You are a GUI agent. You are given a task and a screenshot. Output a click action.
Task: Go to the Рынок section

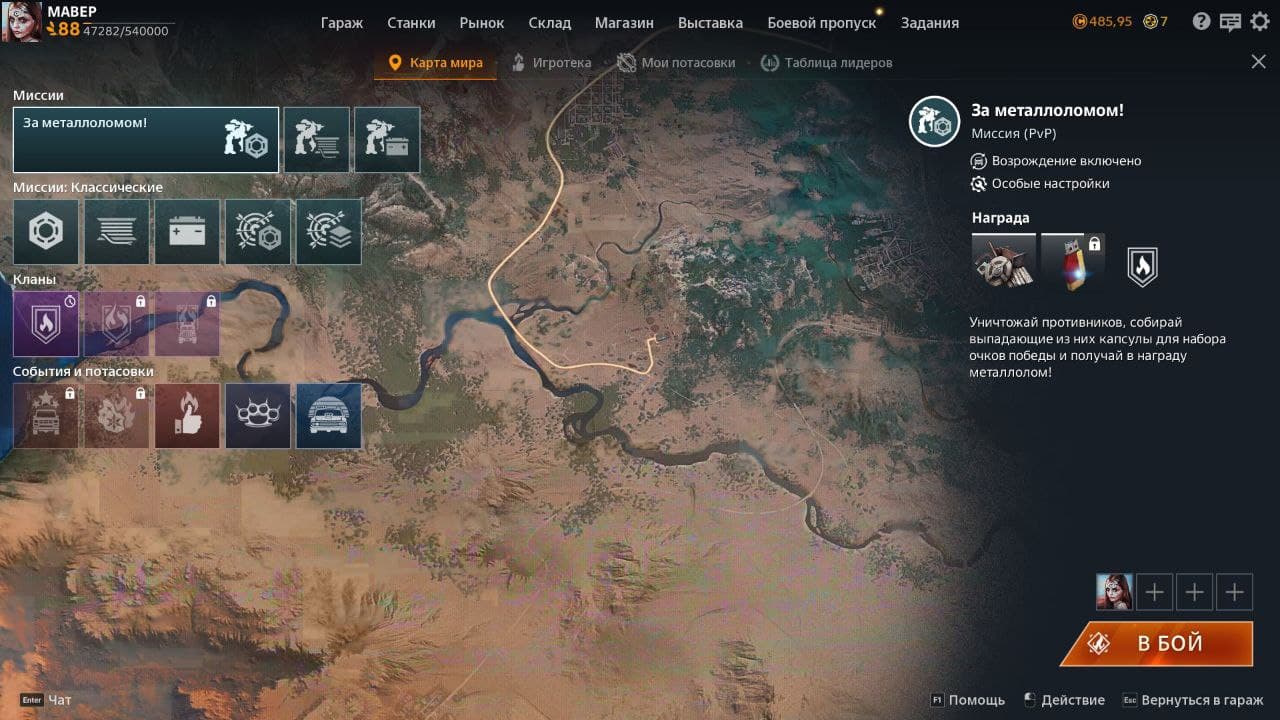tap(482, 22)
